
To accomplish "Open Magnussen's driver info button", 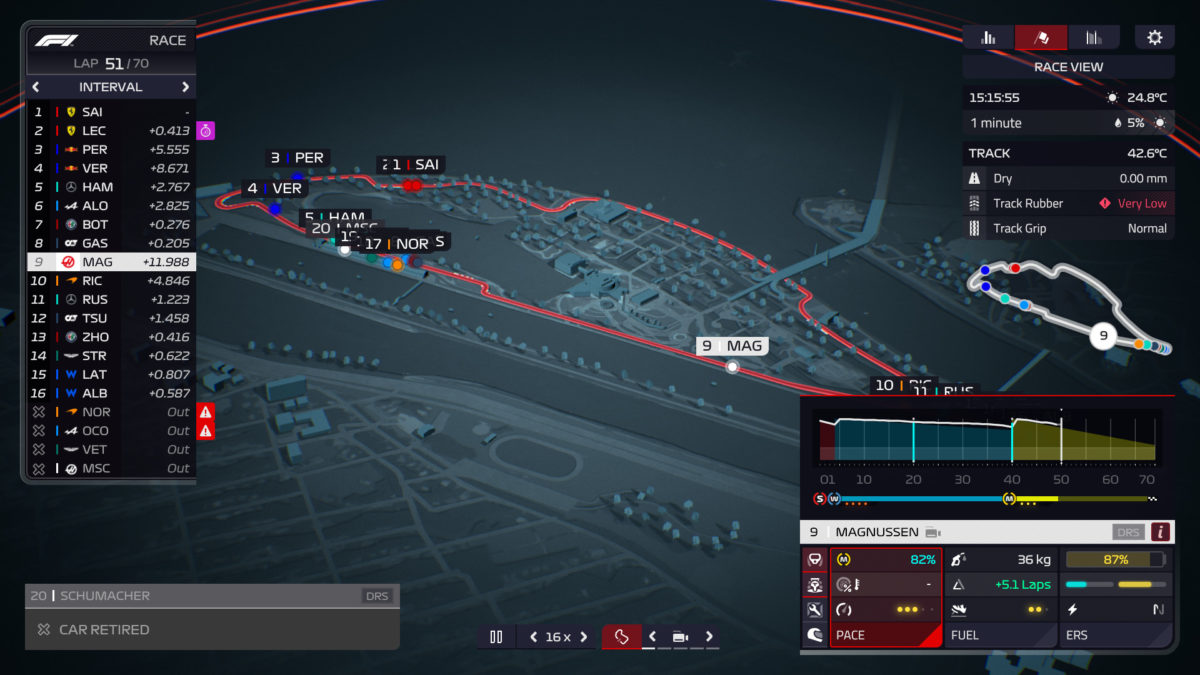I will pyautogui.click(x=1160, y=532).
